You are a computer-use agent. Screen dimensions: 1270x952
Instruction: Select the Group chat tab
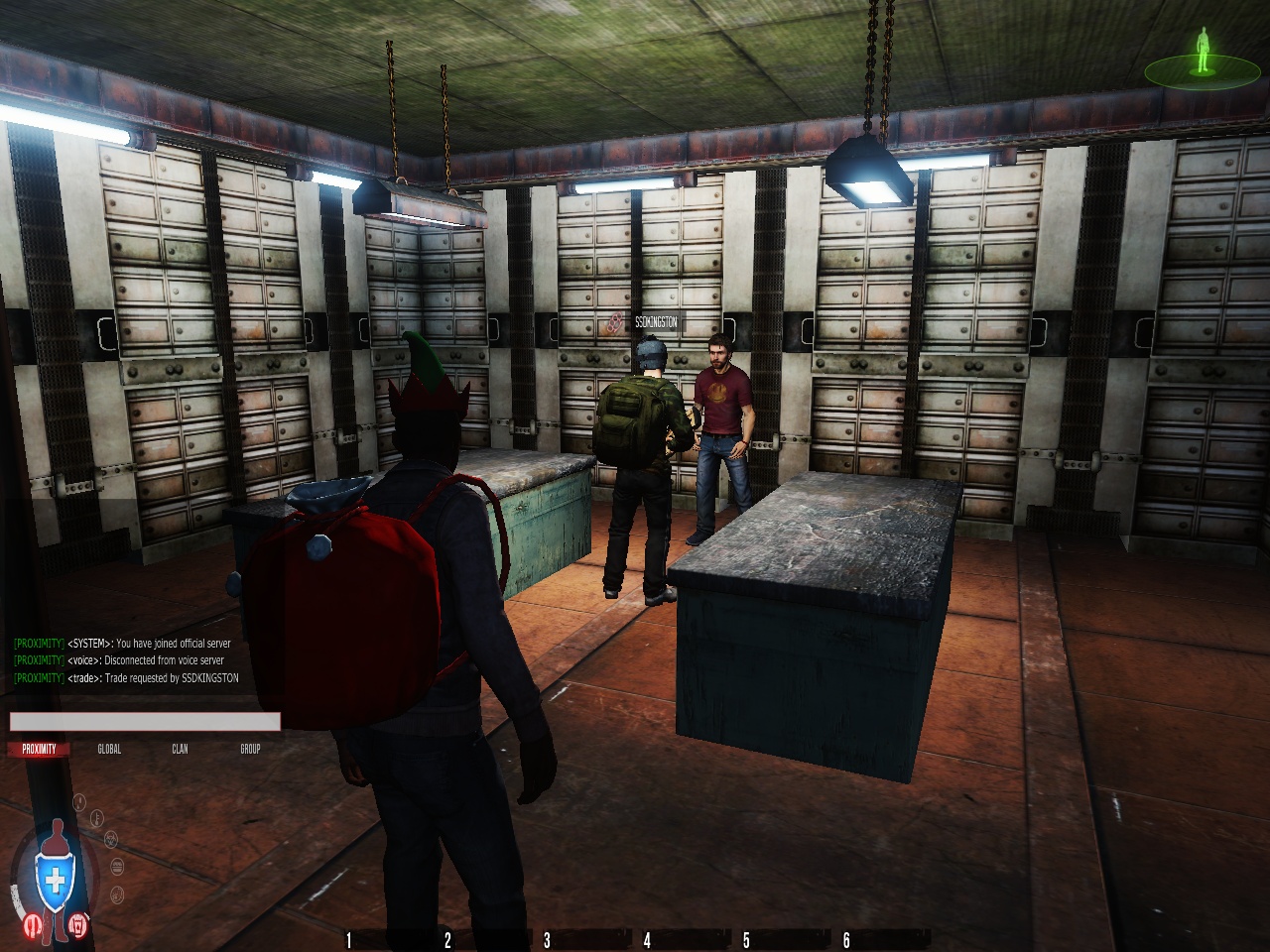click(250, 749)
